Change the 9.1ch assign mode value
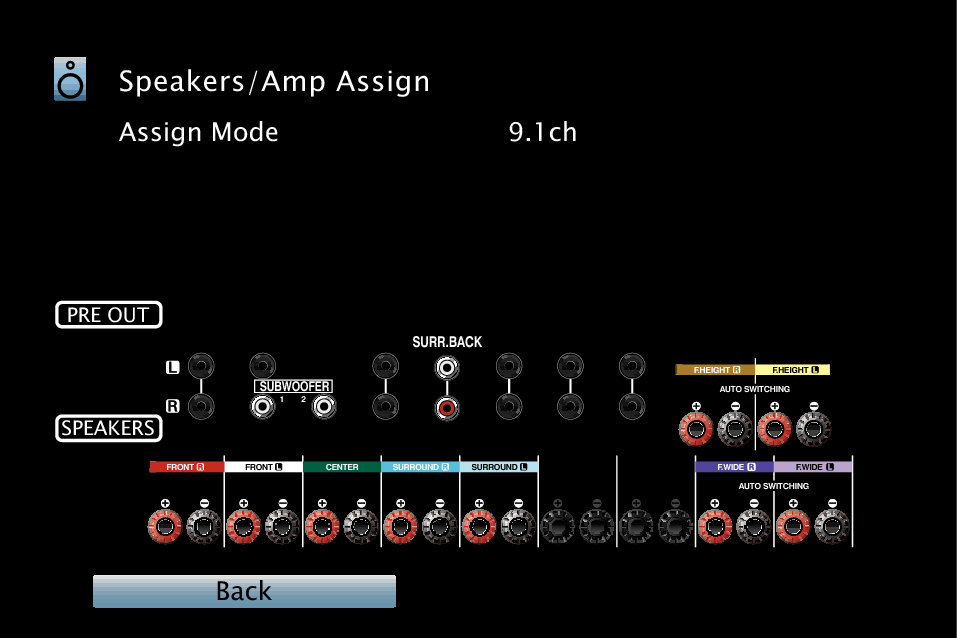 coord(542,132)
